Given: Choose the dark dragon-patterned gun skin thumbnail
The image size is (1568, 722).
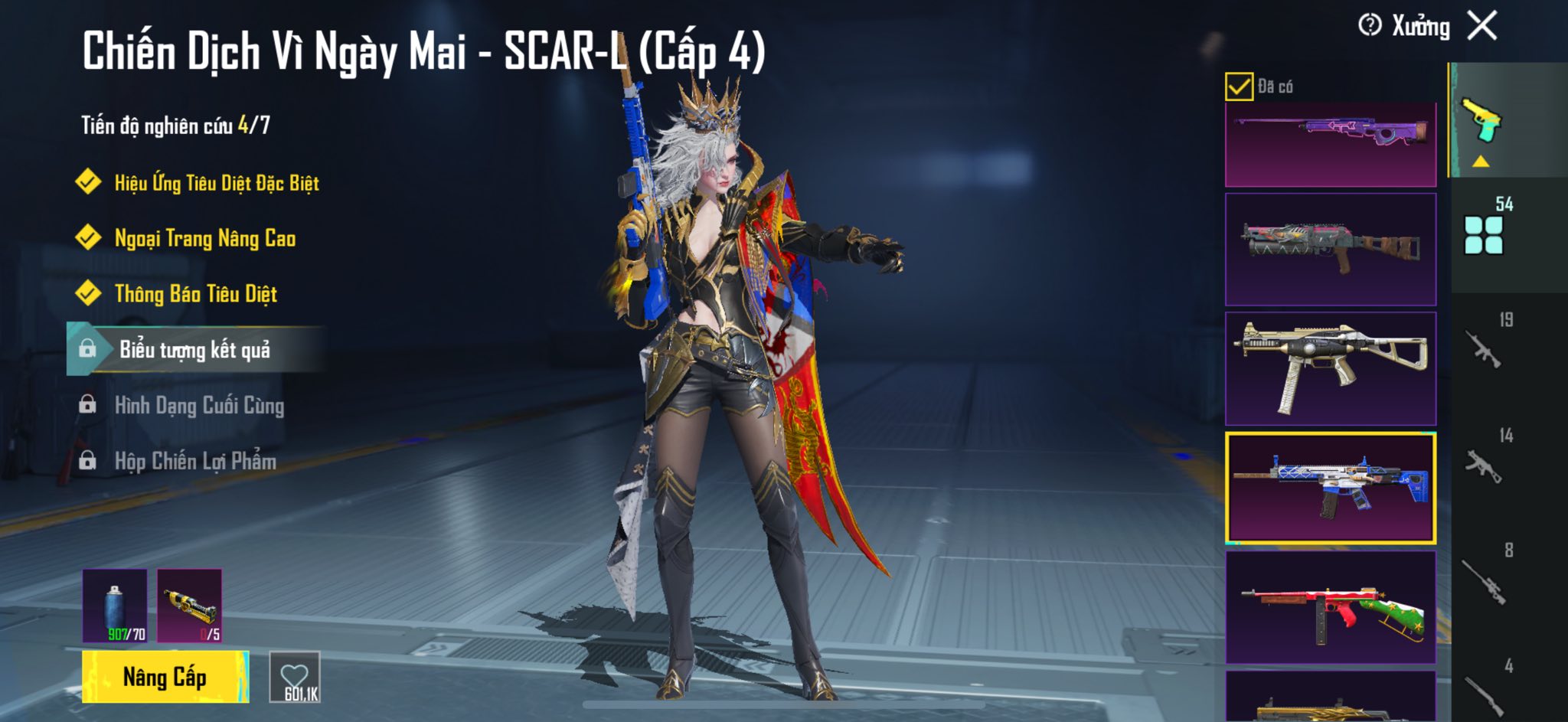Looking at the screenshot, I should 1330,250.
